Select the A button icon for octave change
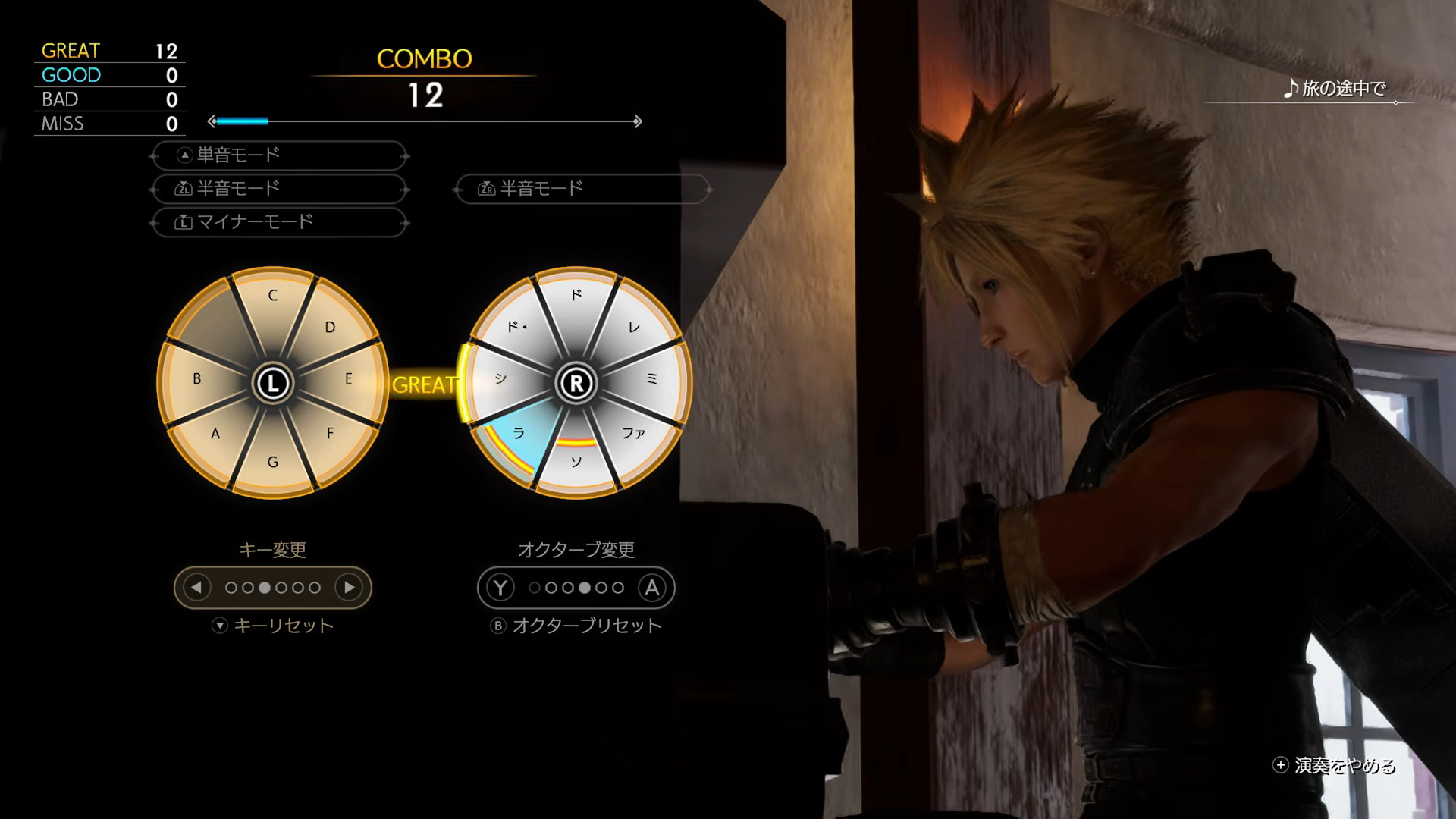The height and width of the screenshot is (819, 1456). 653,588
